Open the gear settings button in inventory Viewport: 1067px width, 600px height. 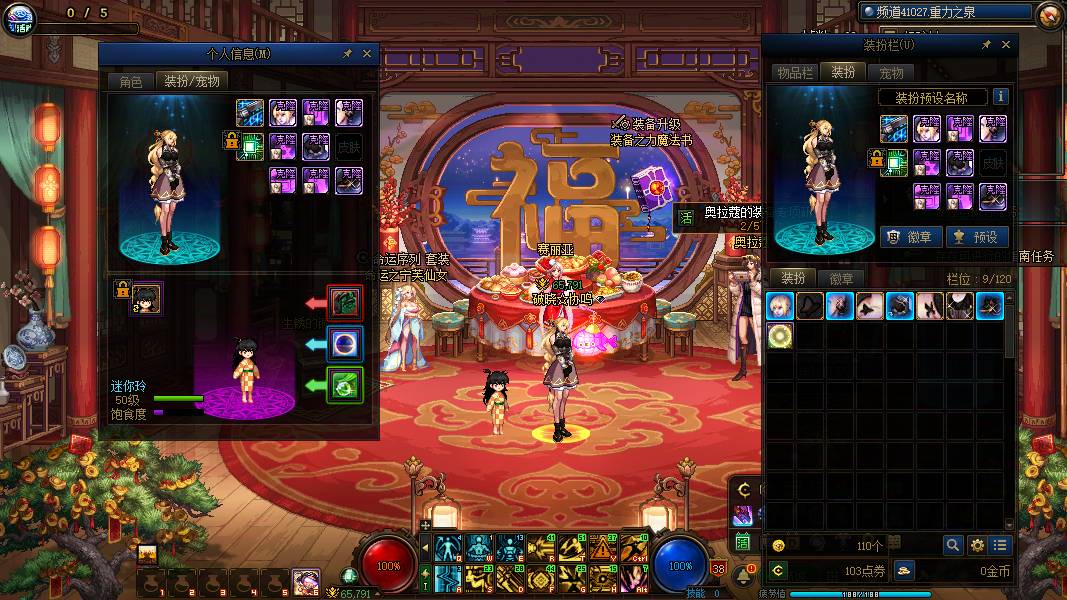[x=977, y=545]
